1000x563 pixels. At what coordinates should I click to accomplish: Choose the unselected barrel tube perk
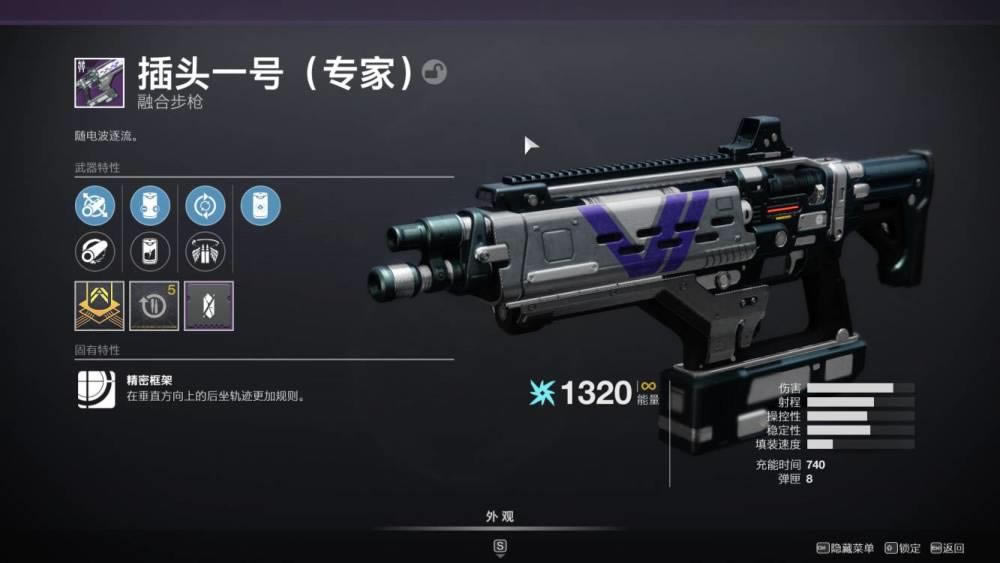tap(94, 251)
